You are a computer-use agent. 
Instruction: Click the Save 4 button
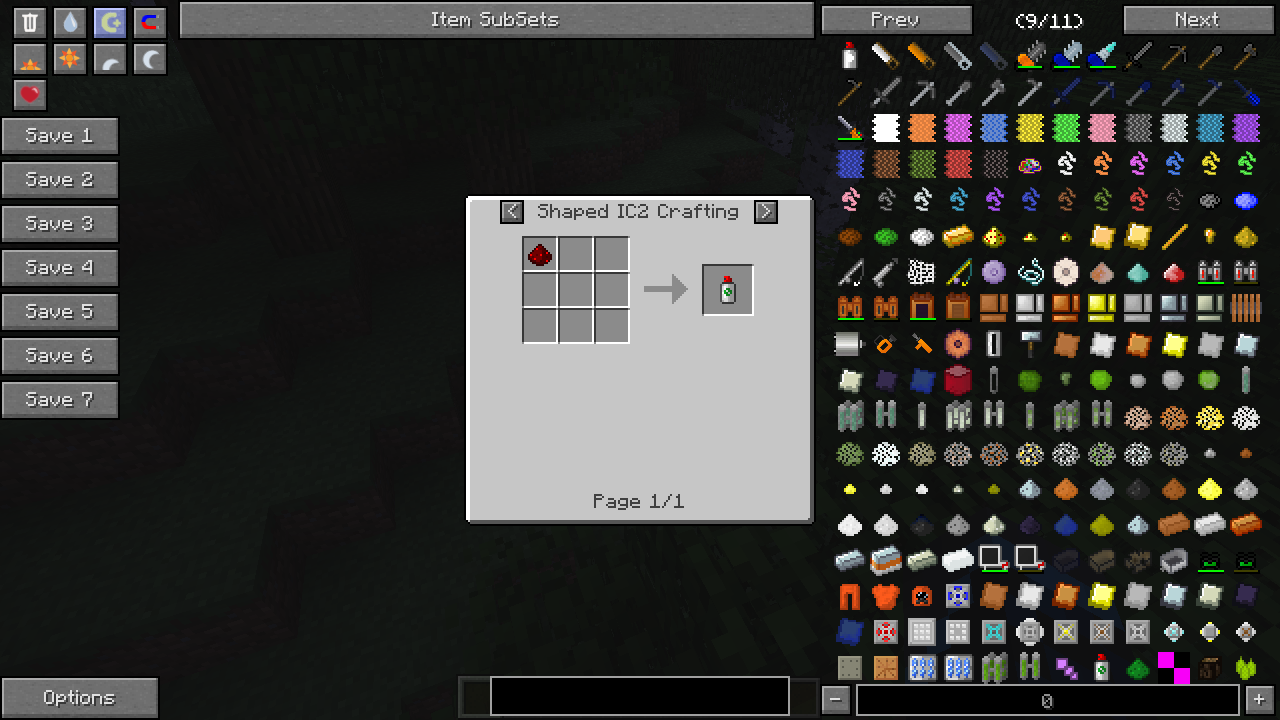tap(60, 268)
